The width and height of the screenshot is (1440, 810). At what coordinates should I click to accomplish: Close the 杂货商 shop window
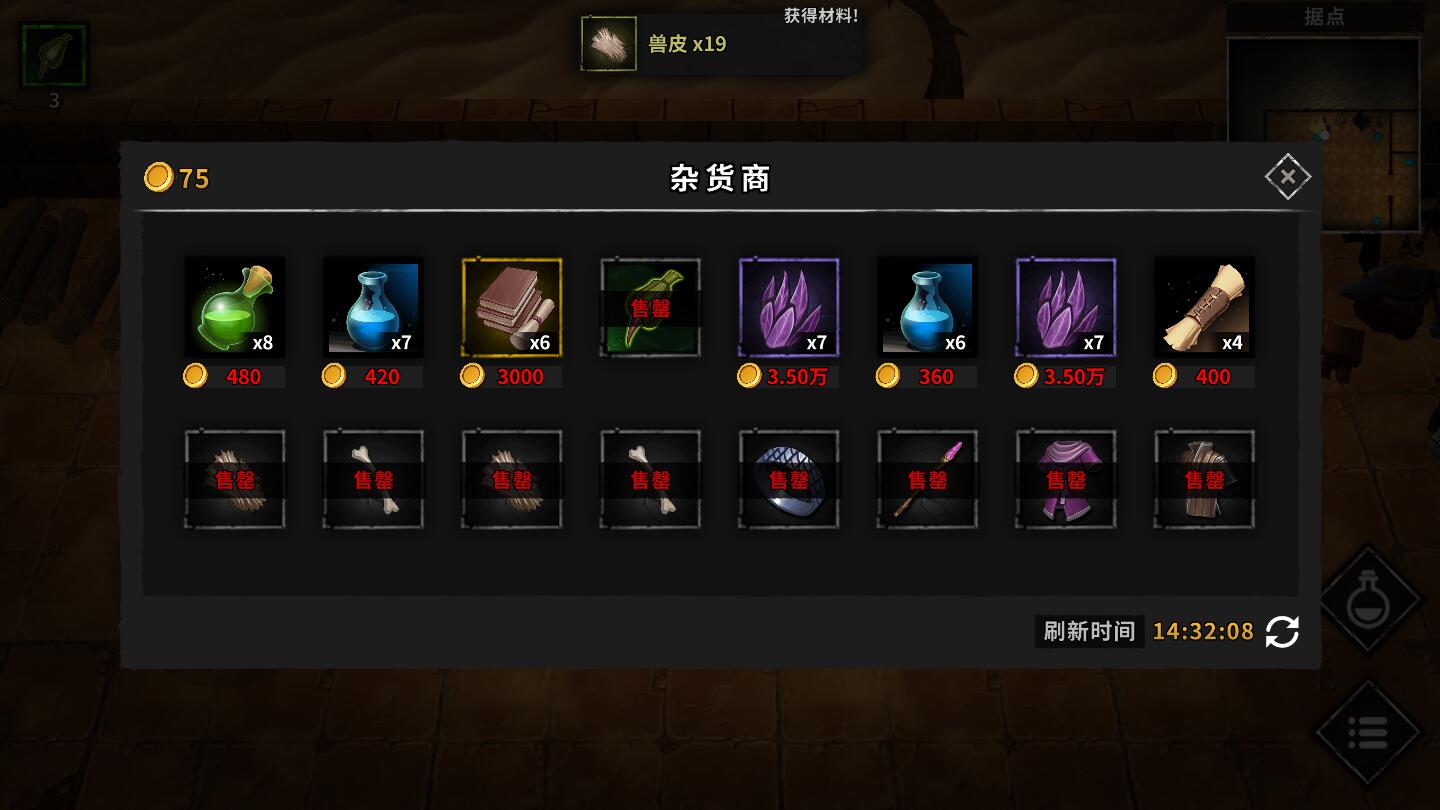[1288, 176]
